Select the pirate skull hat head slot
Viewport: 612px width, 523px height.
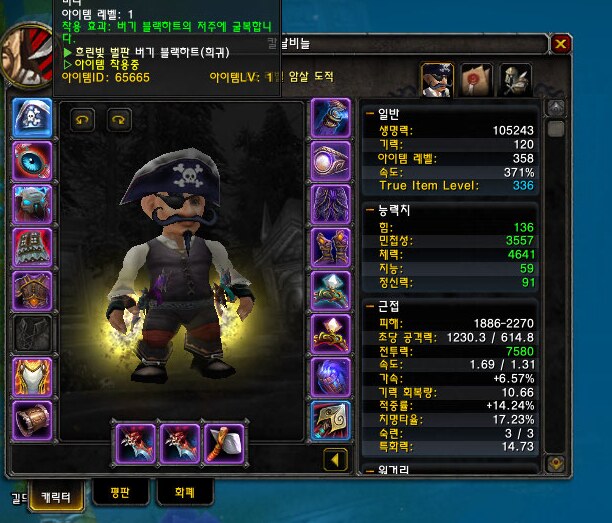click(31, 117)
